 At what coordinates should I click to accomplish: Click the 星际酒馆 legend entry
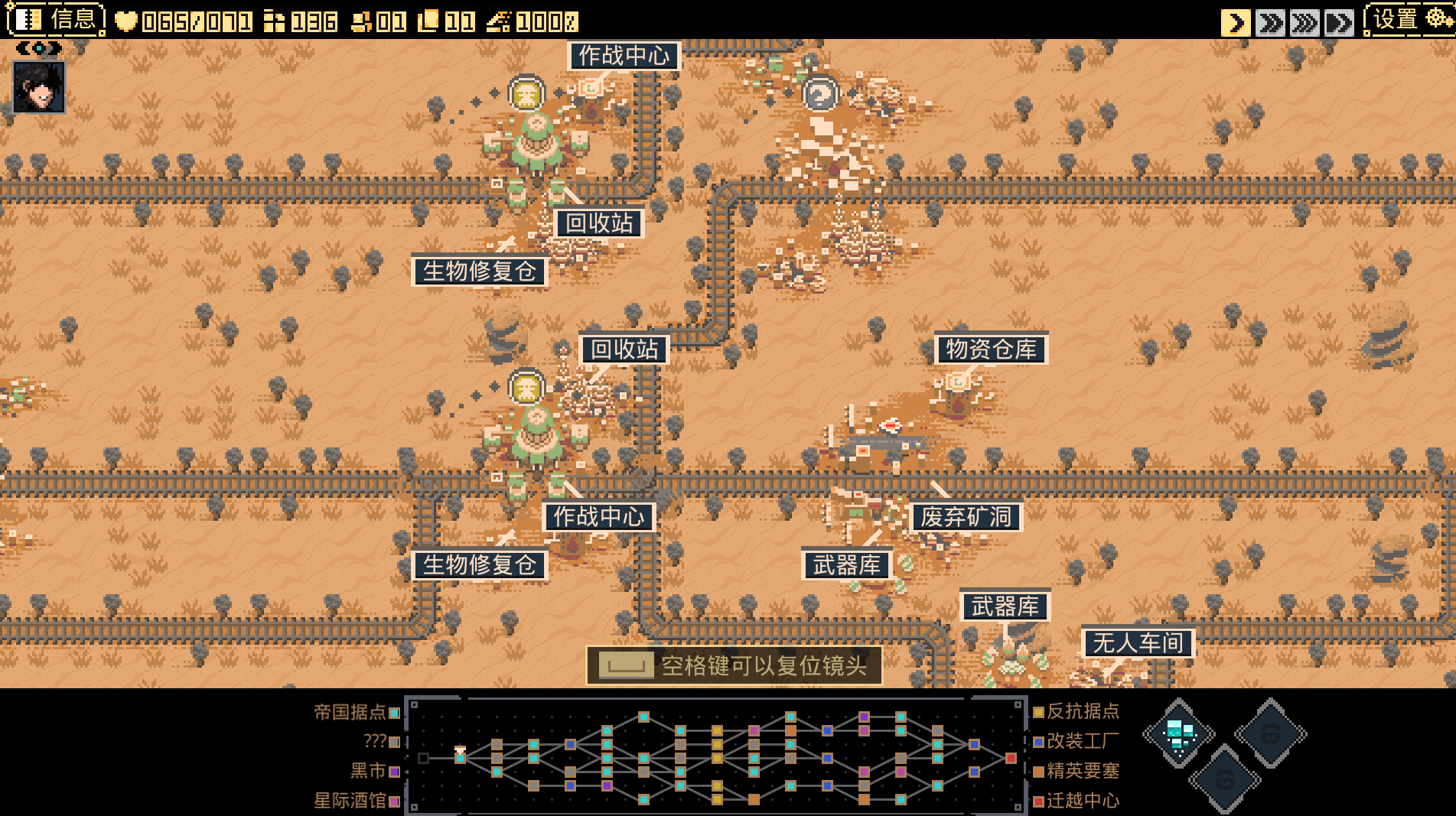(x=357, y=801)
